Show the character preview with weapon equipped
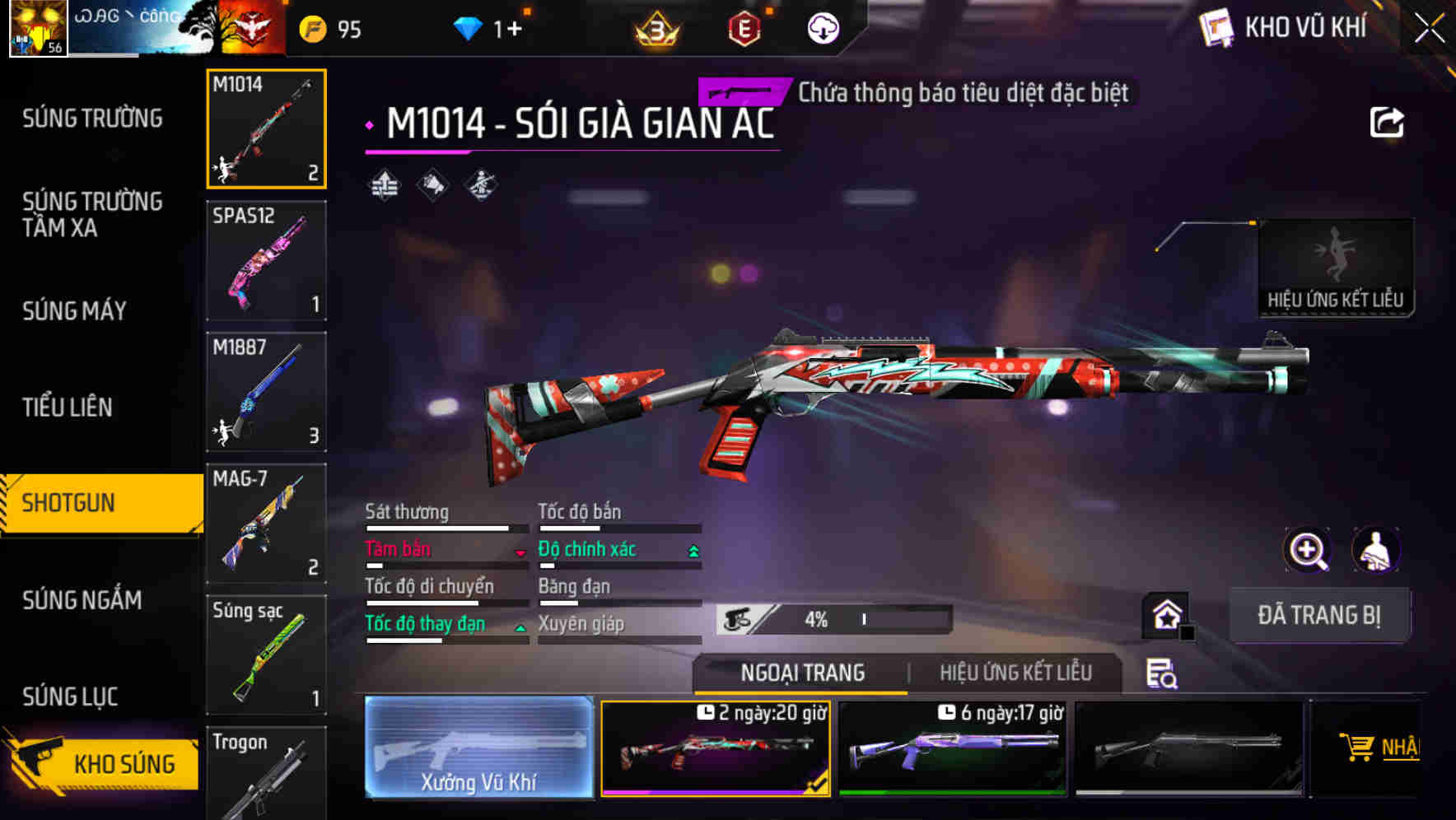 (x=1377, y=549)
